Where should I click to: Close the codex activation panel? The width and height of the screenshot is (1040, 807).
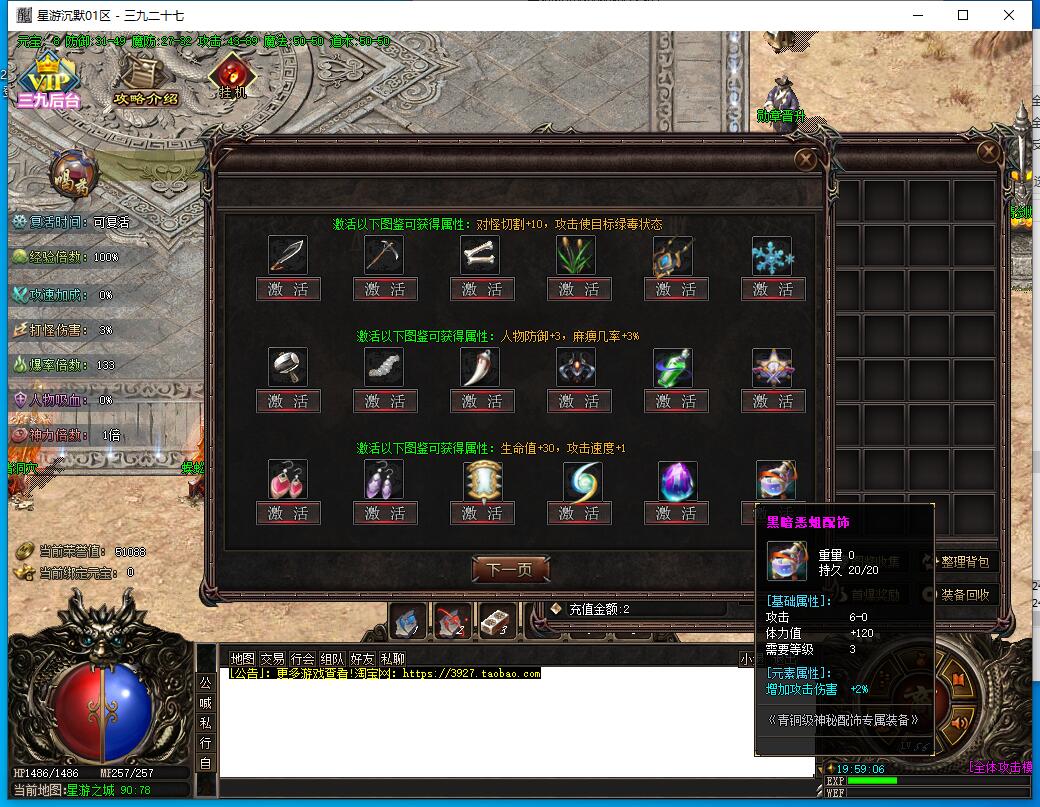tap(805, 159)
